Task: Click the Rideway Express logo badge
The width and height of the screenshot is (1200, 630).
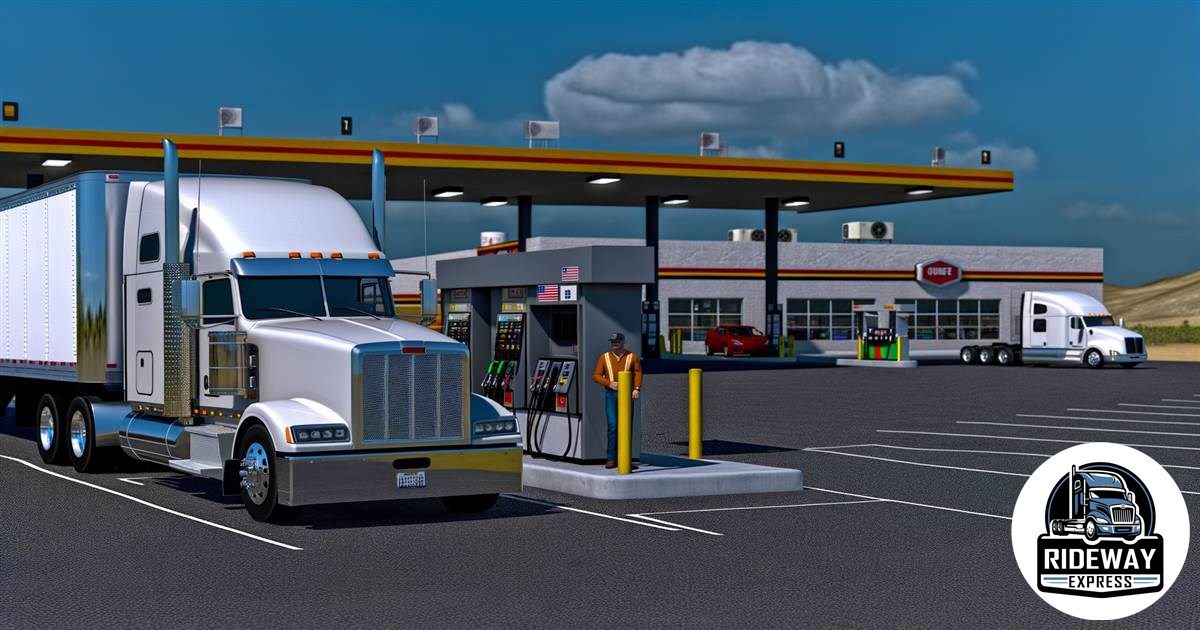Action: click(x=1100, y=531)
